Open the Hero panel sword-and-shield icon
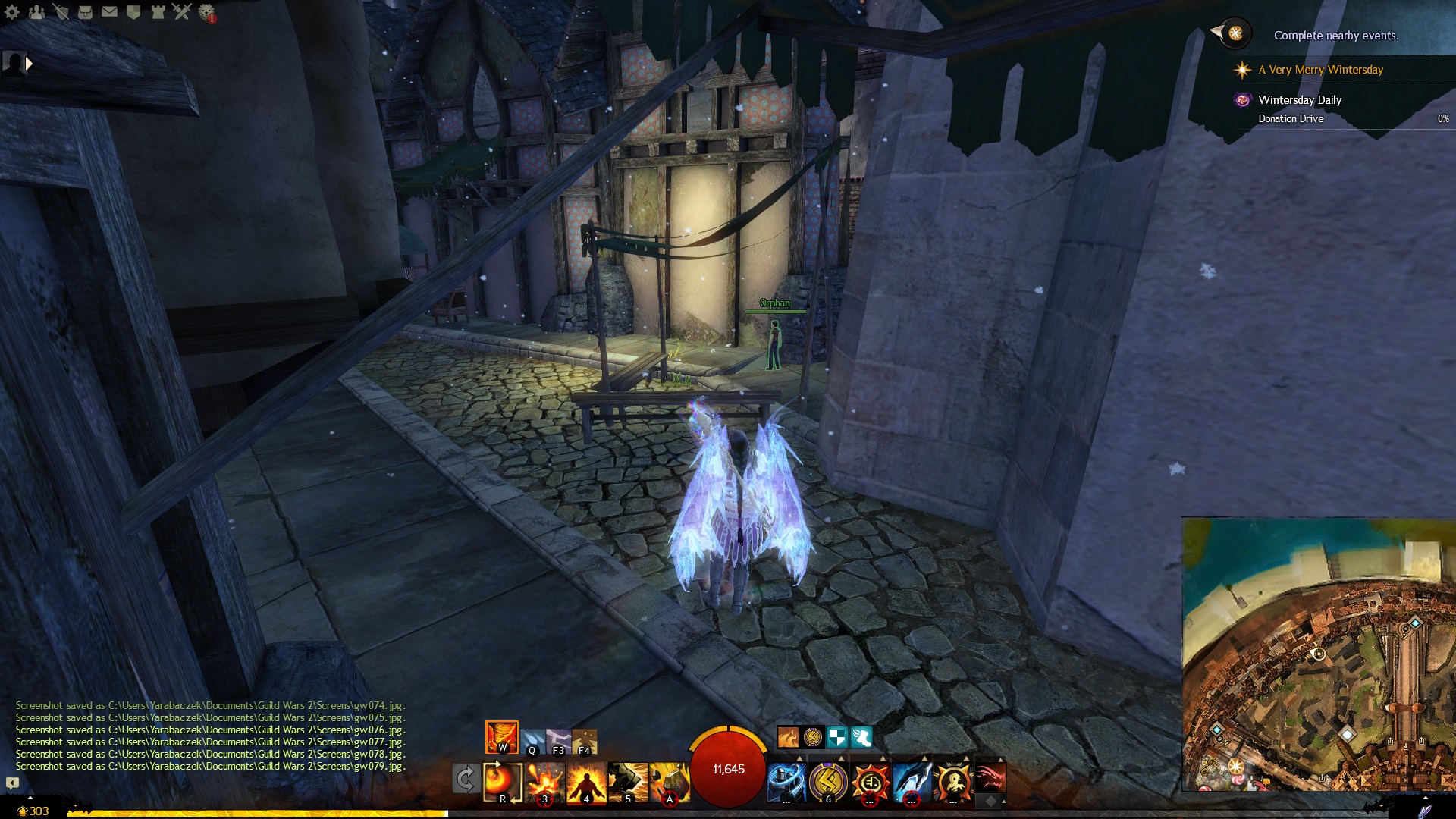The height and width of the screenshot is (819, 1456). [61, 12]
